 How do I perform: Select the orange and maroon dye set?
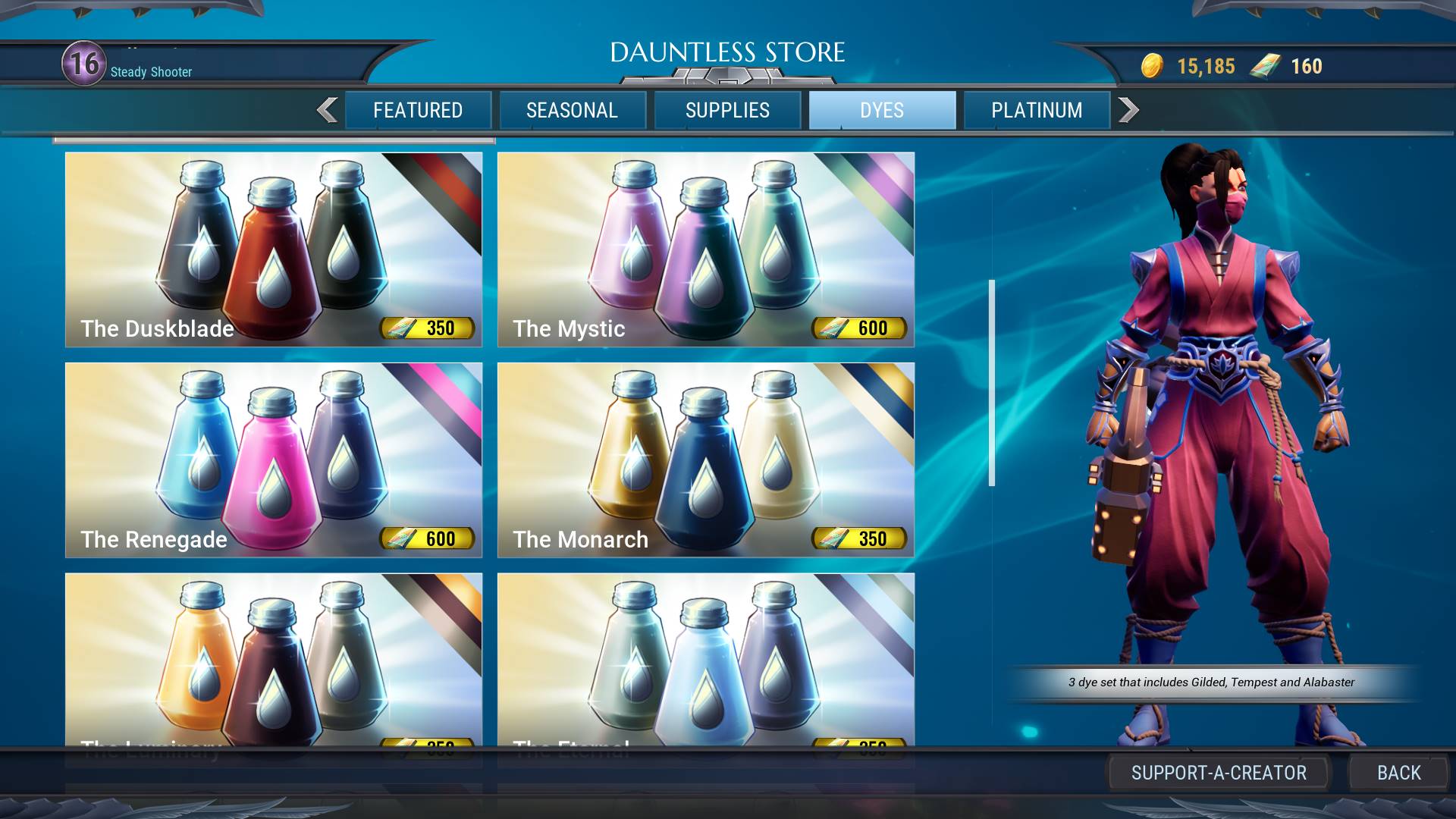coord(274,658)
